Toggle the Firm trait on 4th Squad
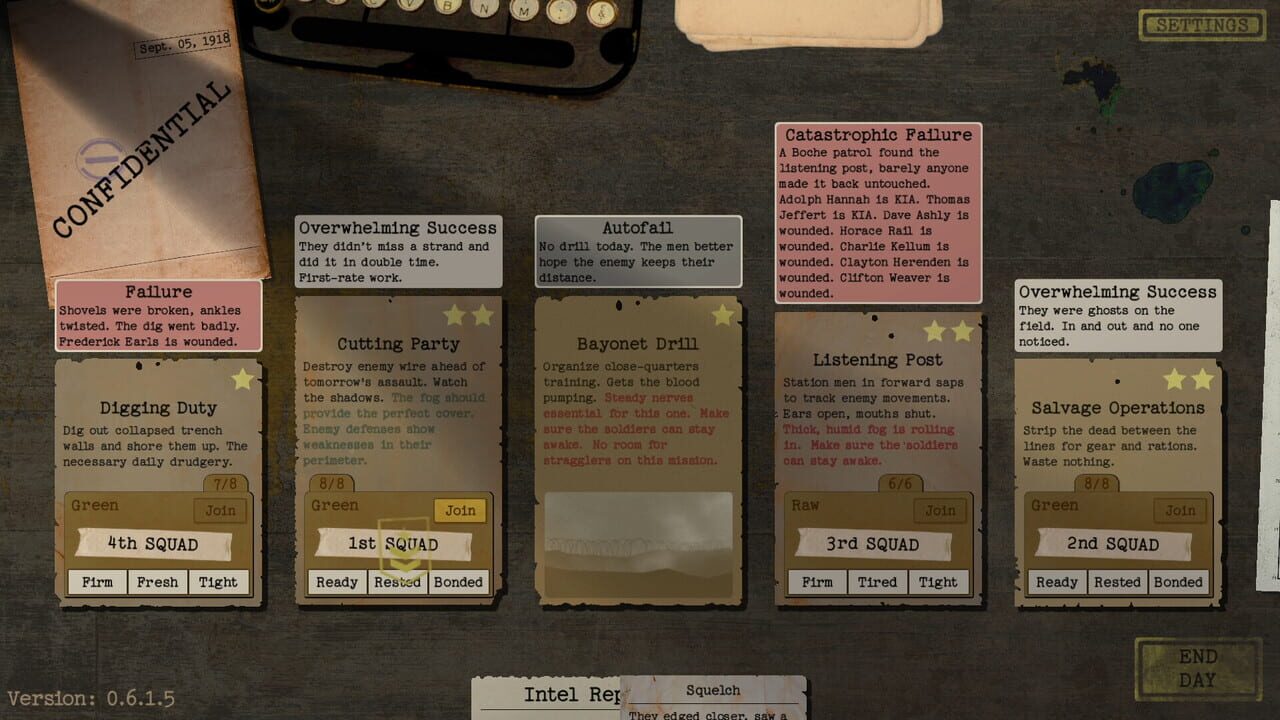 pyautogui.click(x=96, y=582)
